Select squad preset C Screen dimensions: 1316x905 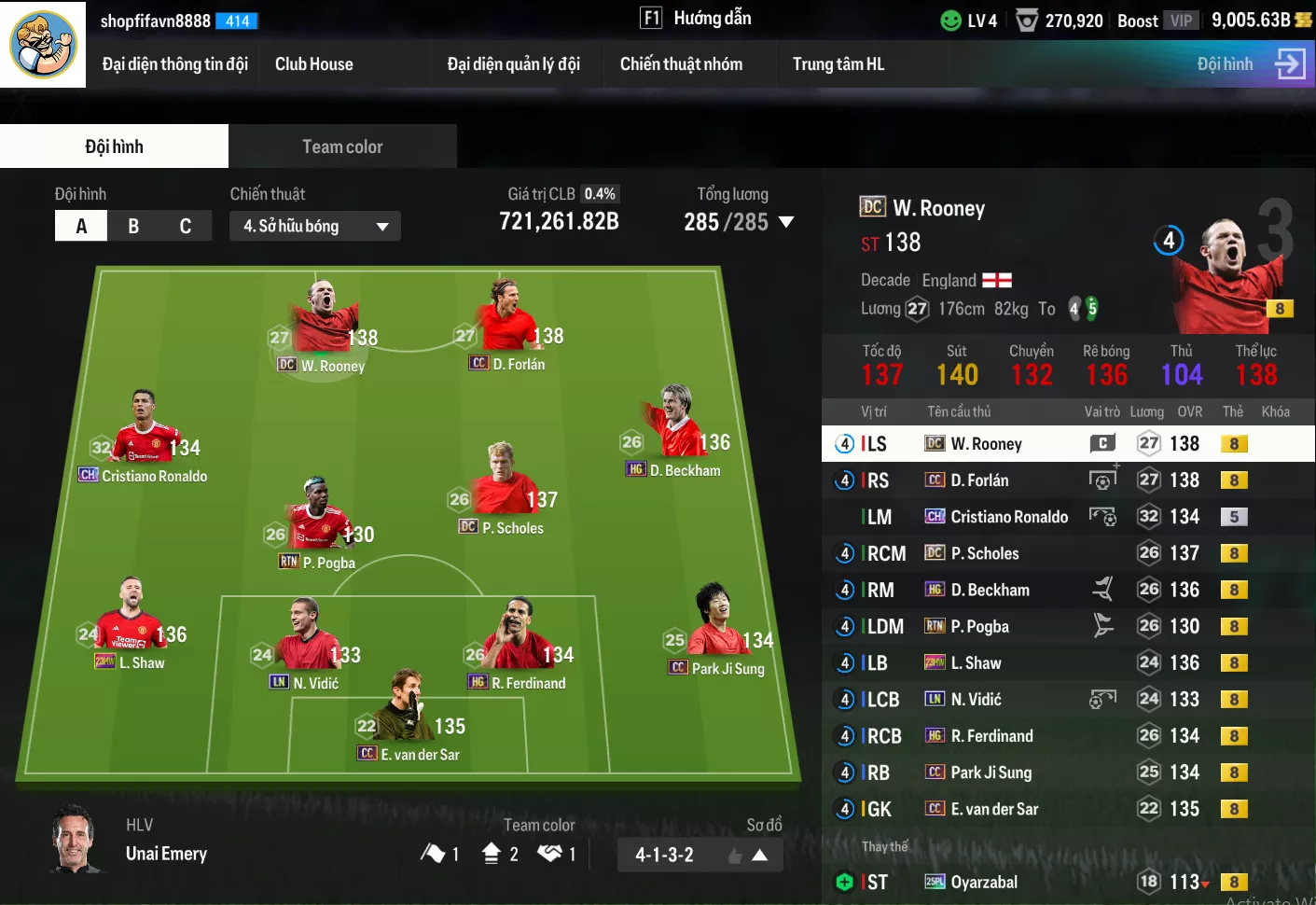point(186,226)
